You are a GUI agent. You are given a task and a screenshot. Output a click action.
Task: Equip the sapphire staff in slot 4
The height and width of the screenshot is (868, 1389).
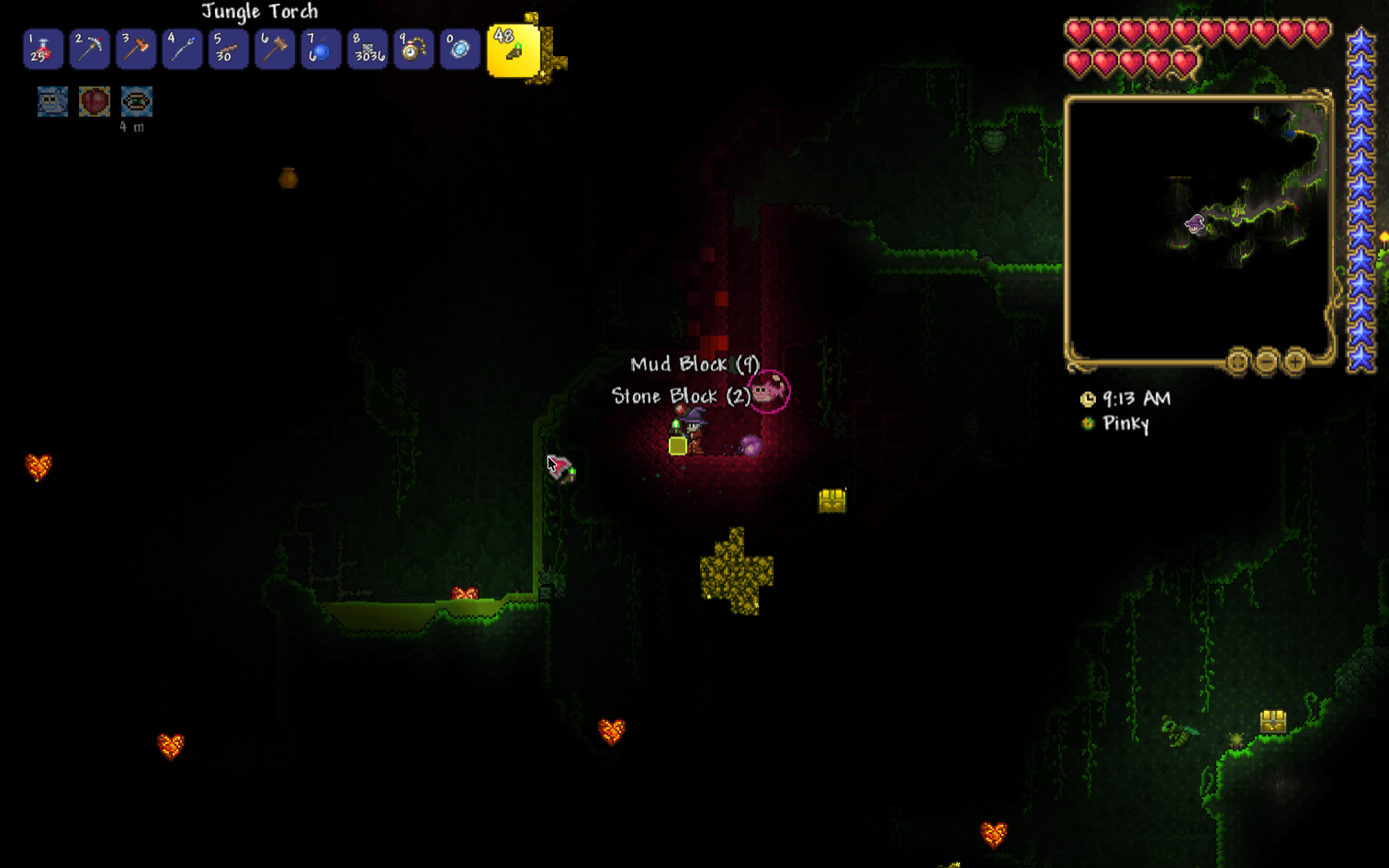coord(182,50)
